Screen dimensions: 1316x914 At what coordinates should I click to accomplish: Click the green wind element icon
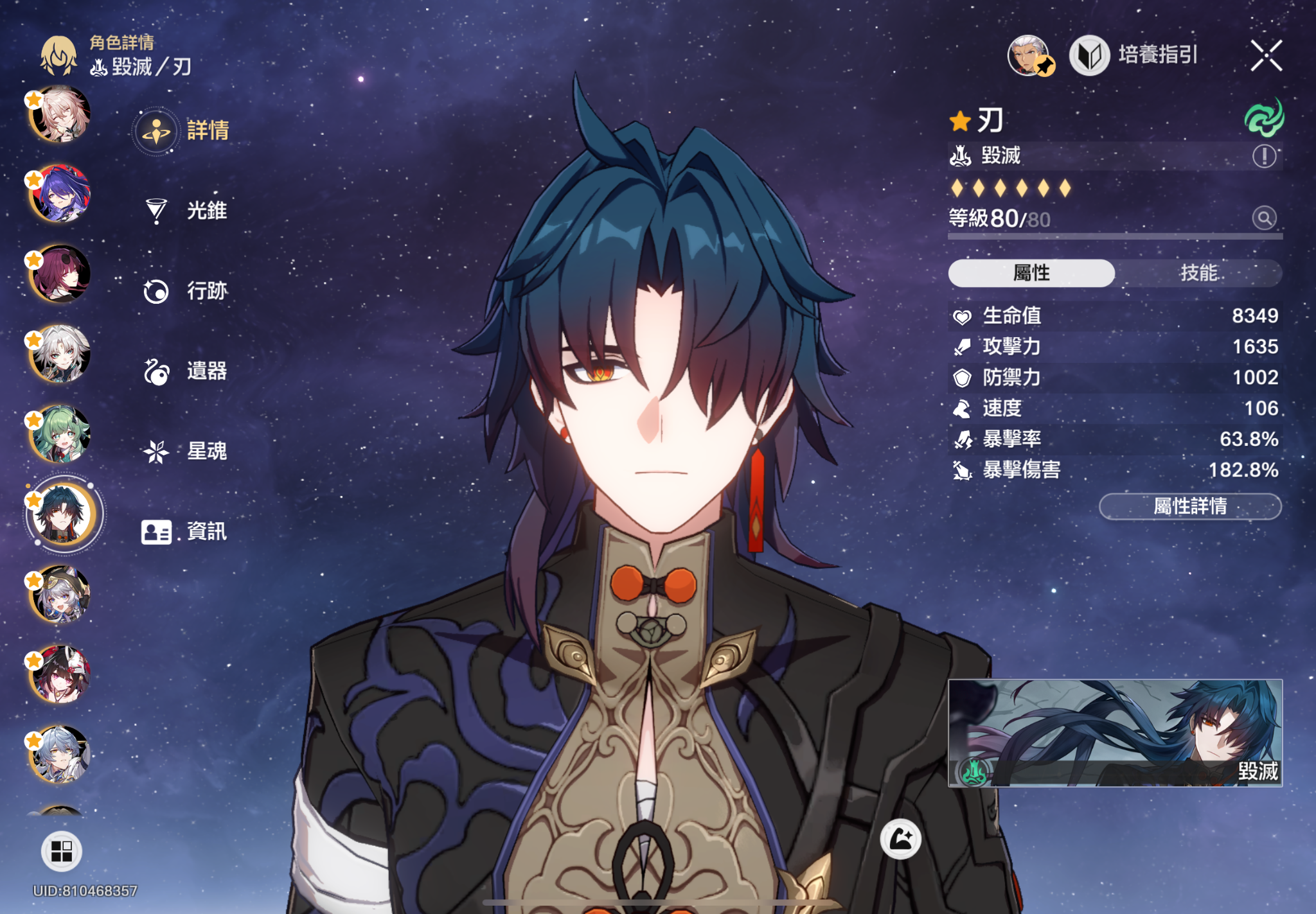tap(1264, 118)
